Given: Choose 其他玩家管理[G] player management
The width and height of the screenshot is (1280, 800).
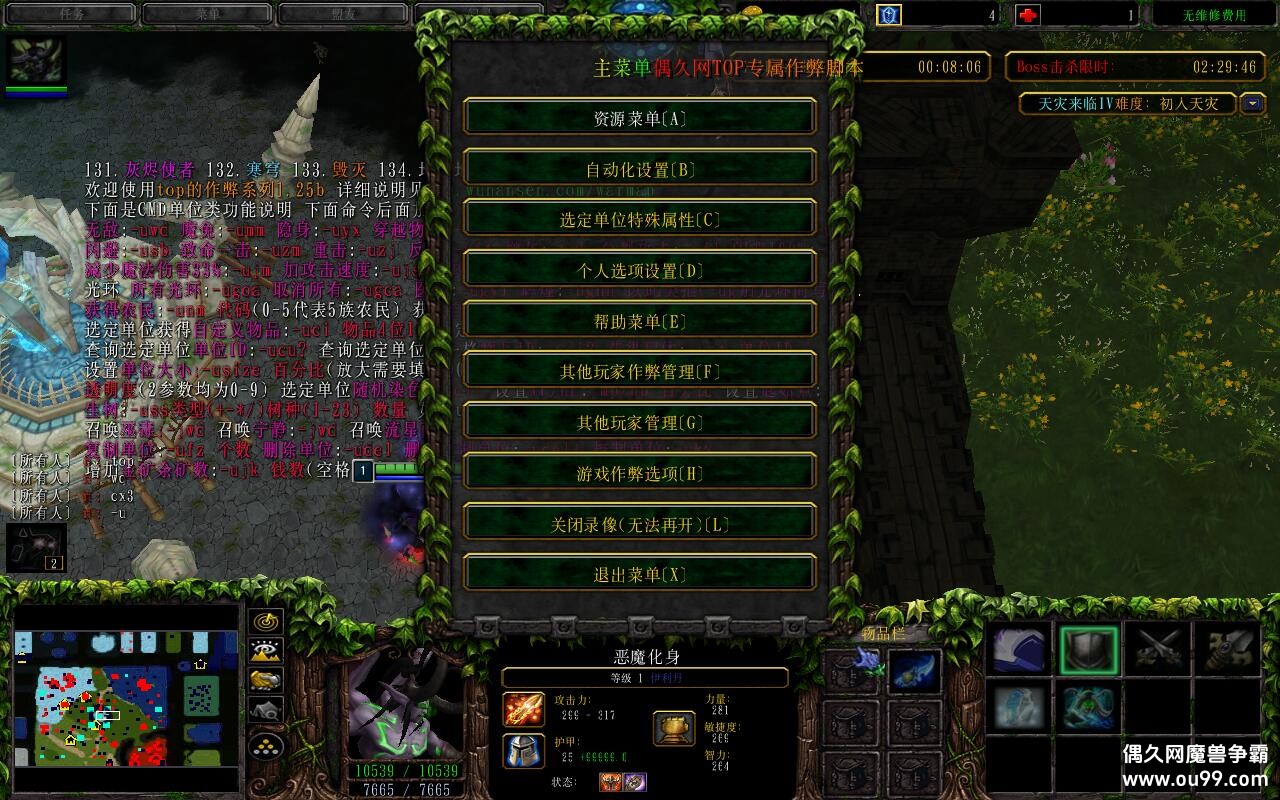Looking at the screenshot, I should (640, 422).
